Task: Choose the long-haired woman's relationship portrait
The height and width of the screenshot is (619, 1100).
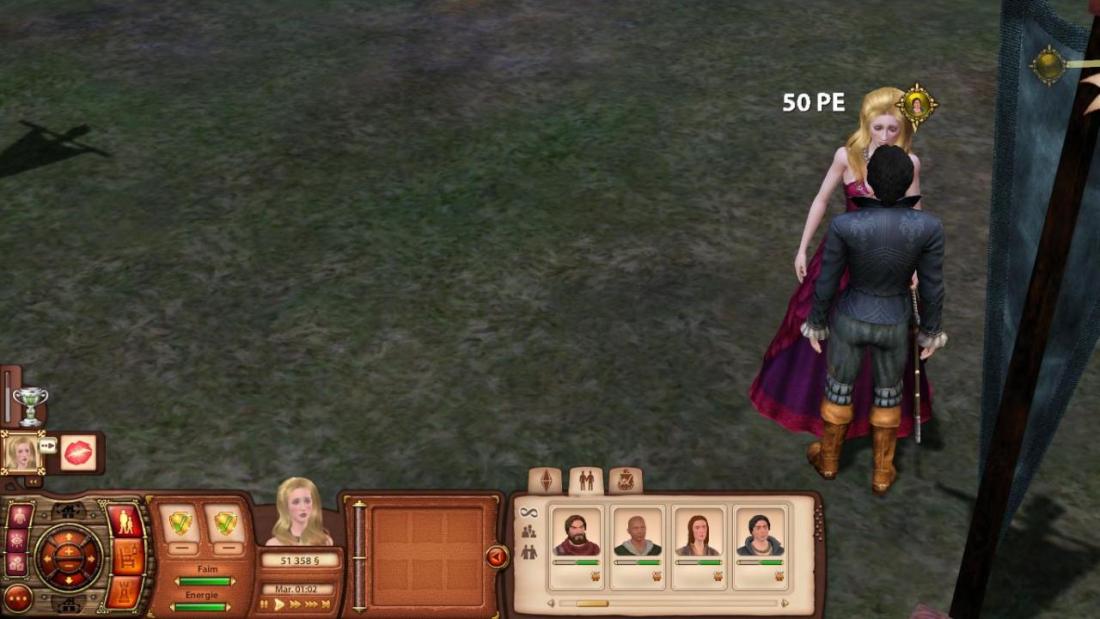Action: coord(698,534)
